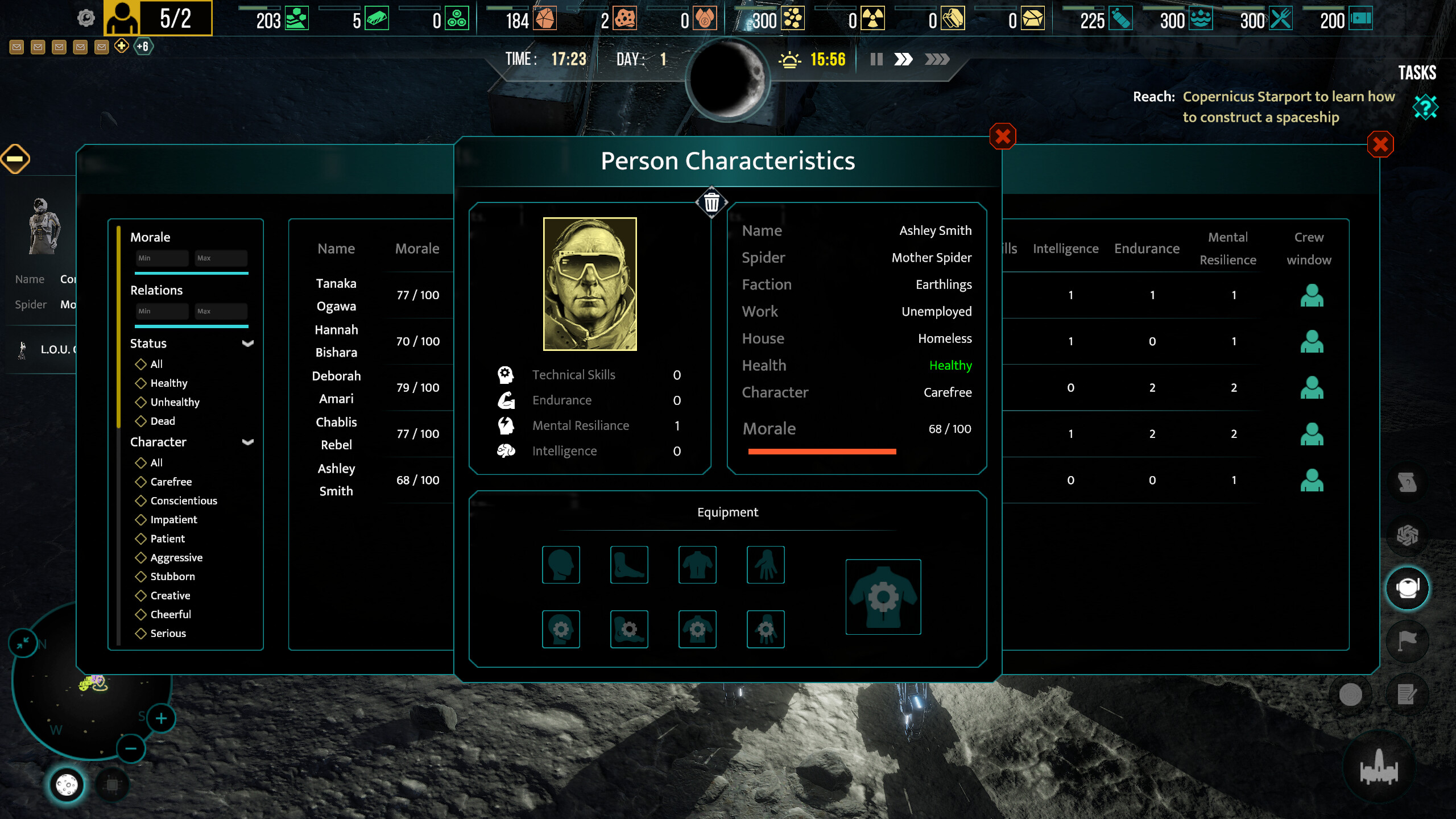Enter a maximum Relations value

(221, 311)
